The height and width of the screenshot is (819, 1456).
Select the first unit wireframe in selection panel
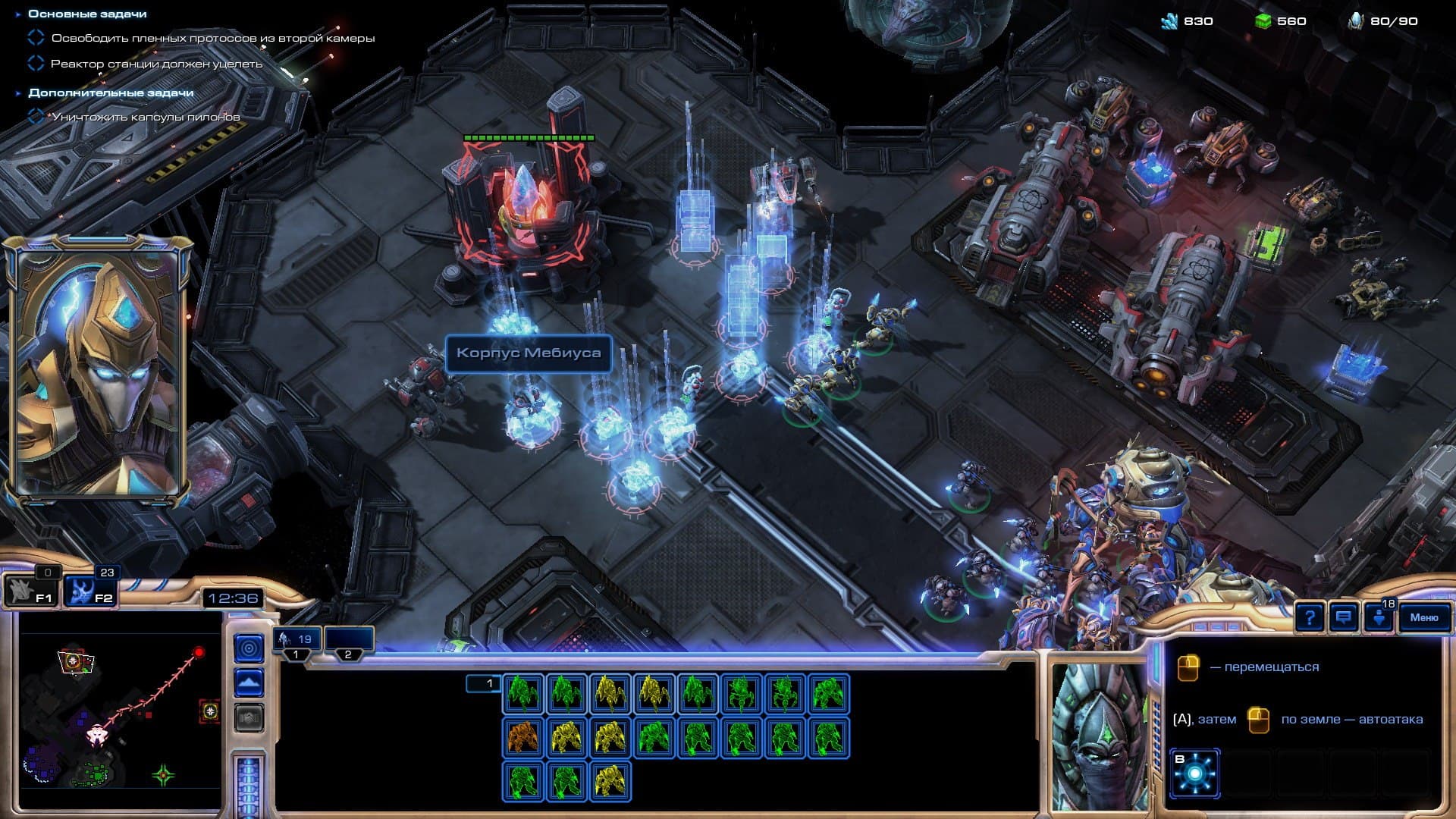522,693
